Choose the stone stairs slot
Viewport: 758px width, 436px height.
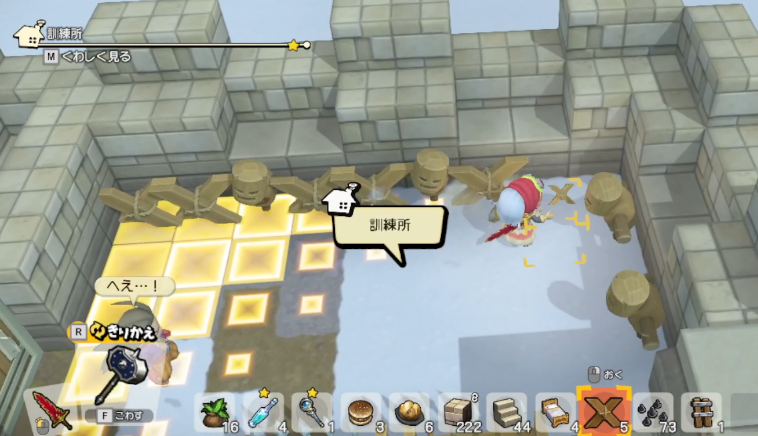pyautogui.click(x=504, y=412)
